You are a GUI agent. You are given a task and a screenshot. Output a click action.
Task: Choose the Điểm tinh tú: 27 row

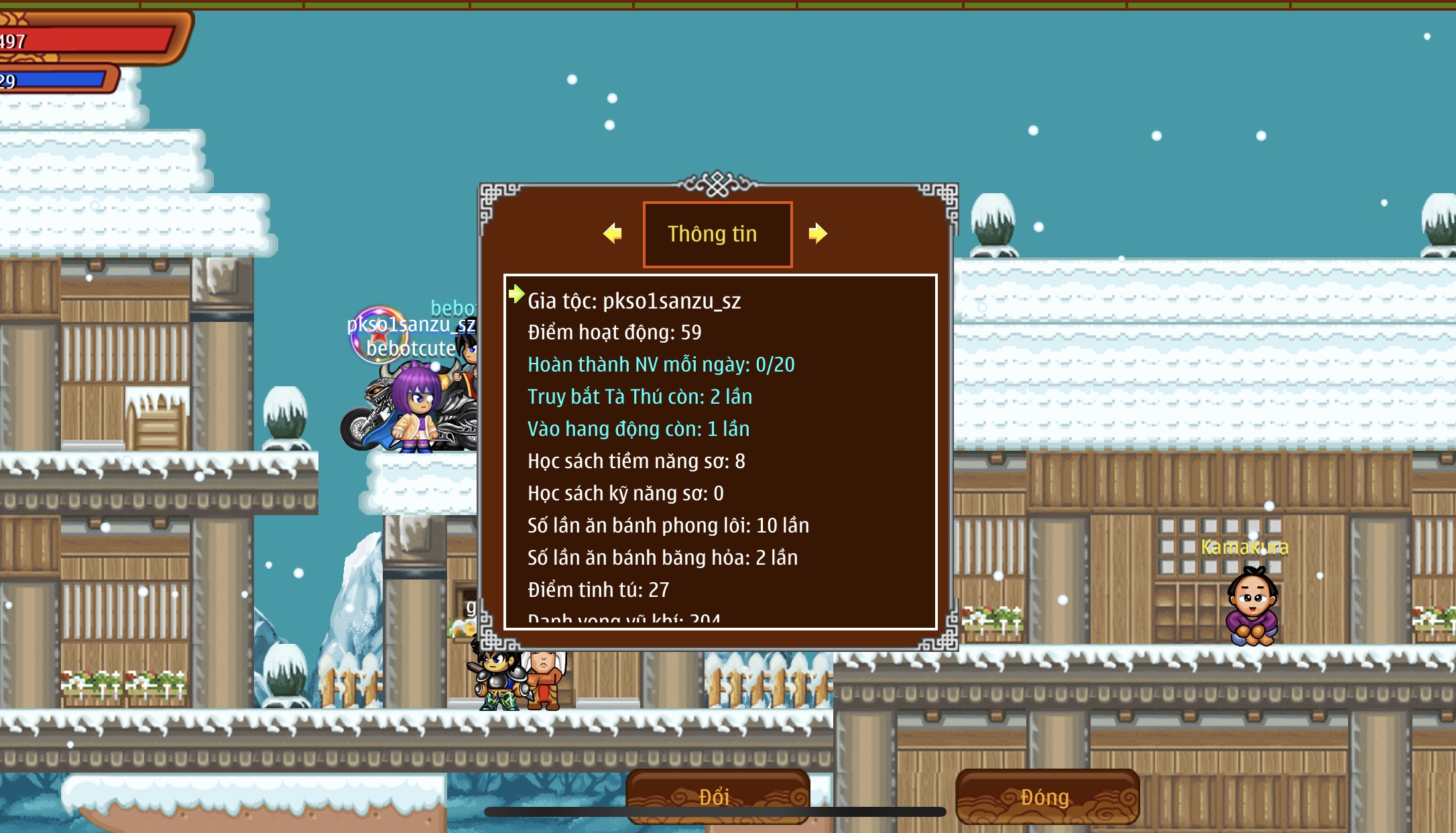coord(598,590)
